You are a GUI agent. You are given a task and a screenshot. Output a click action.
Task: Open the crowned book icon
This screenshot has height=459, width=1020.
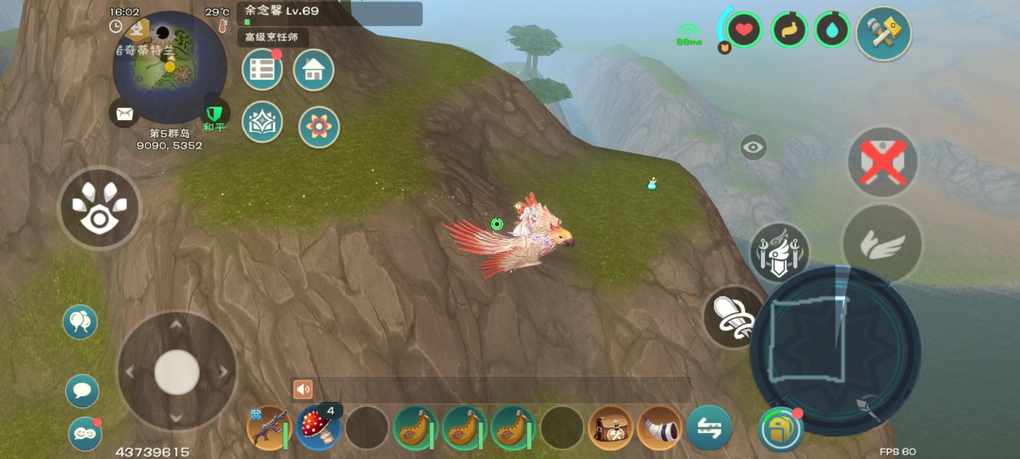tap(262, 122)
